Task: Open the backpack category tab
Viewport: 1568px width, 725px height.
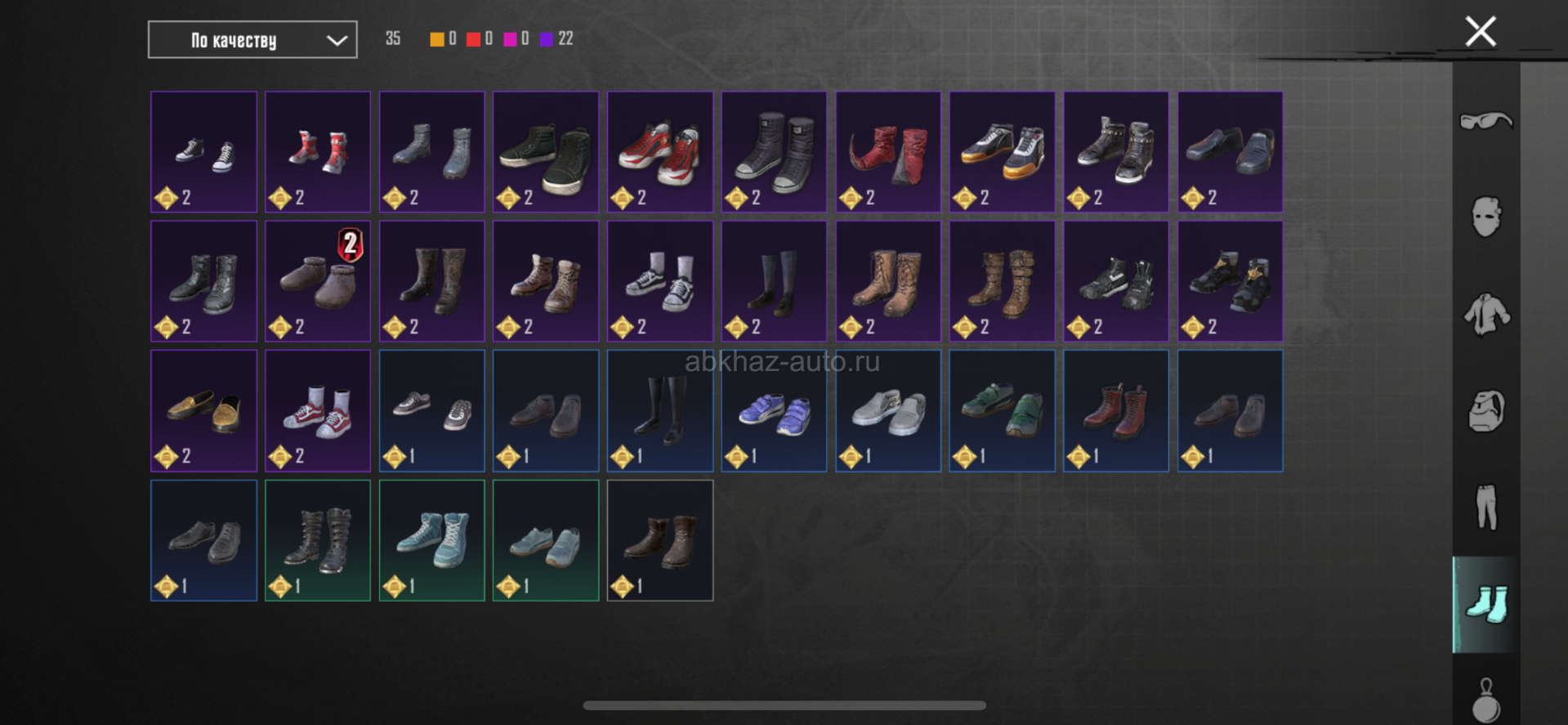Action: (1485, 411)
